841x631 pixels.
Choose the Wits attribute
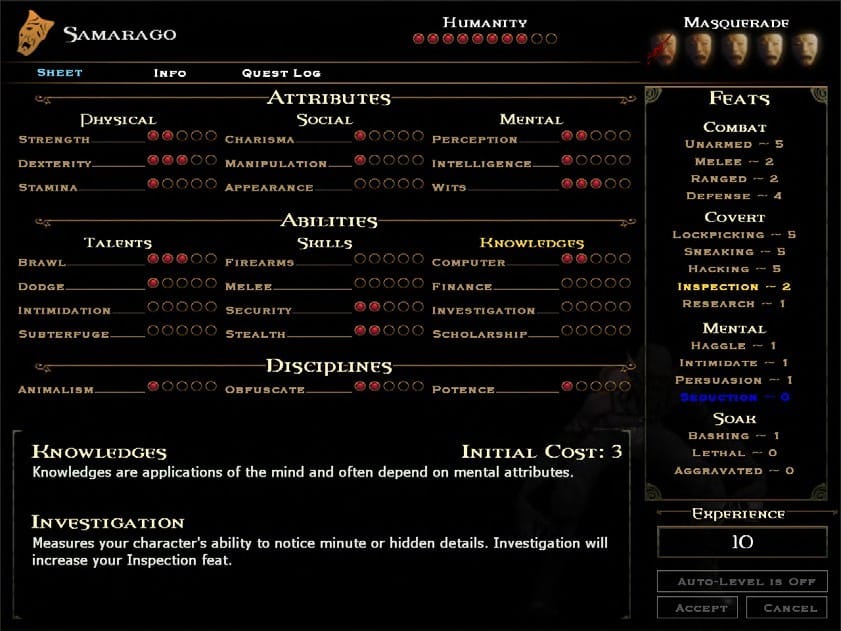click(448, 188)
